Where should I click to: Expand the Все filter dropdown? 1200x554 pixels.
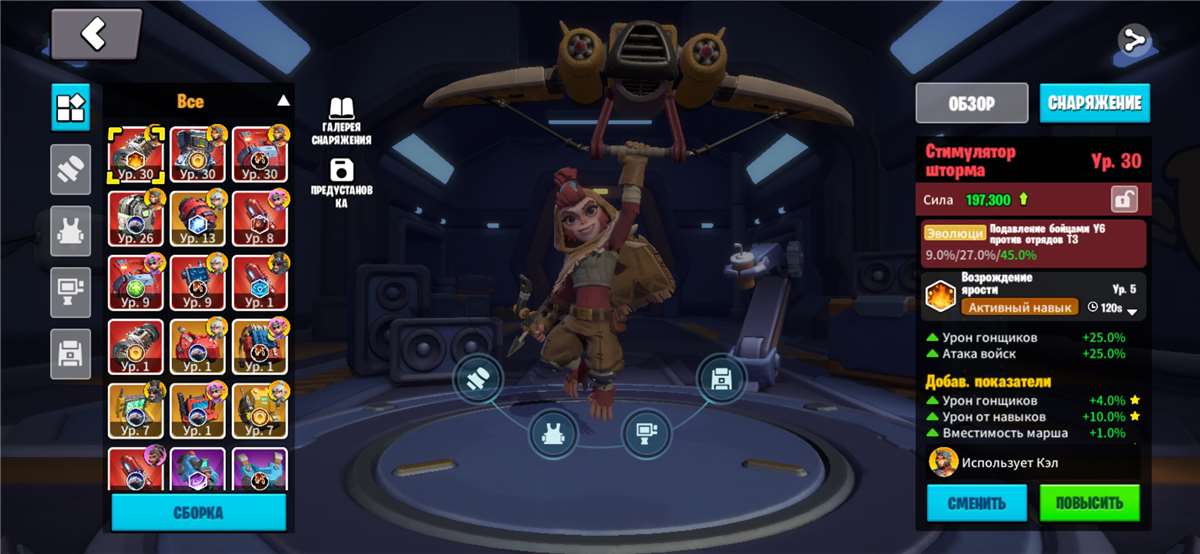(283, 101)
